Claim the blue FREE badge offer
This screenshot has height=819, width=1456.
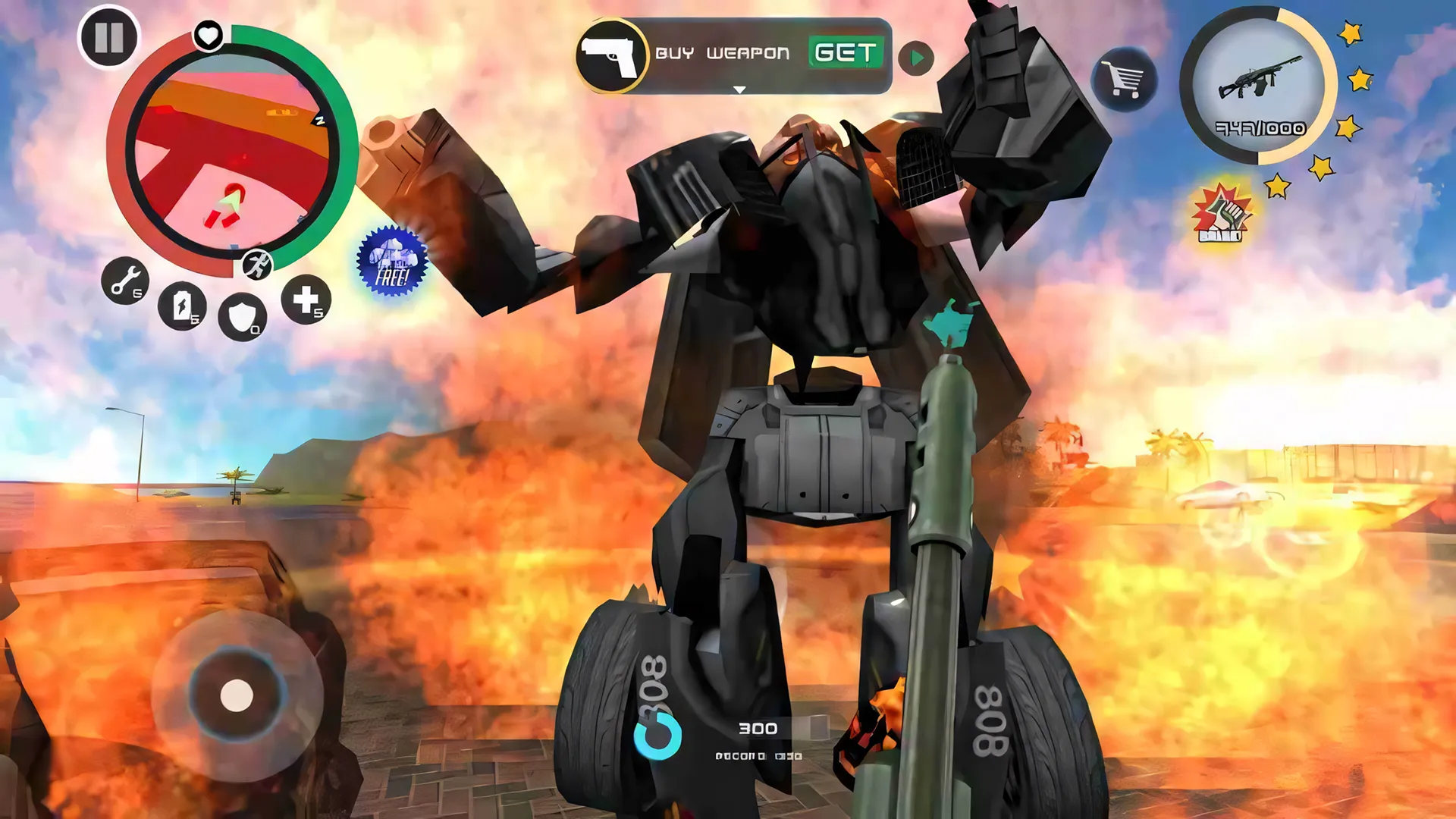pyautogui.click(x=392, y=261)
